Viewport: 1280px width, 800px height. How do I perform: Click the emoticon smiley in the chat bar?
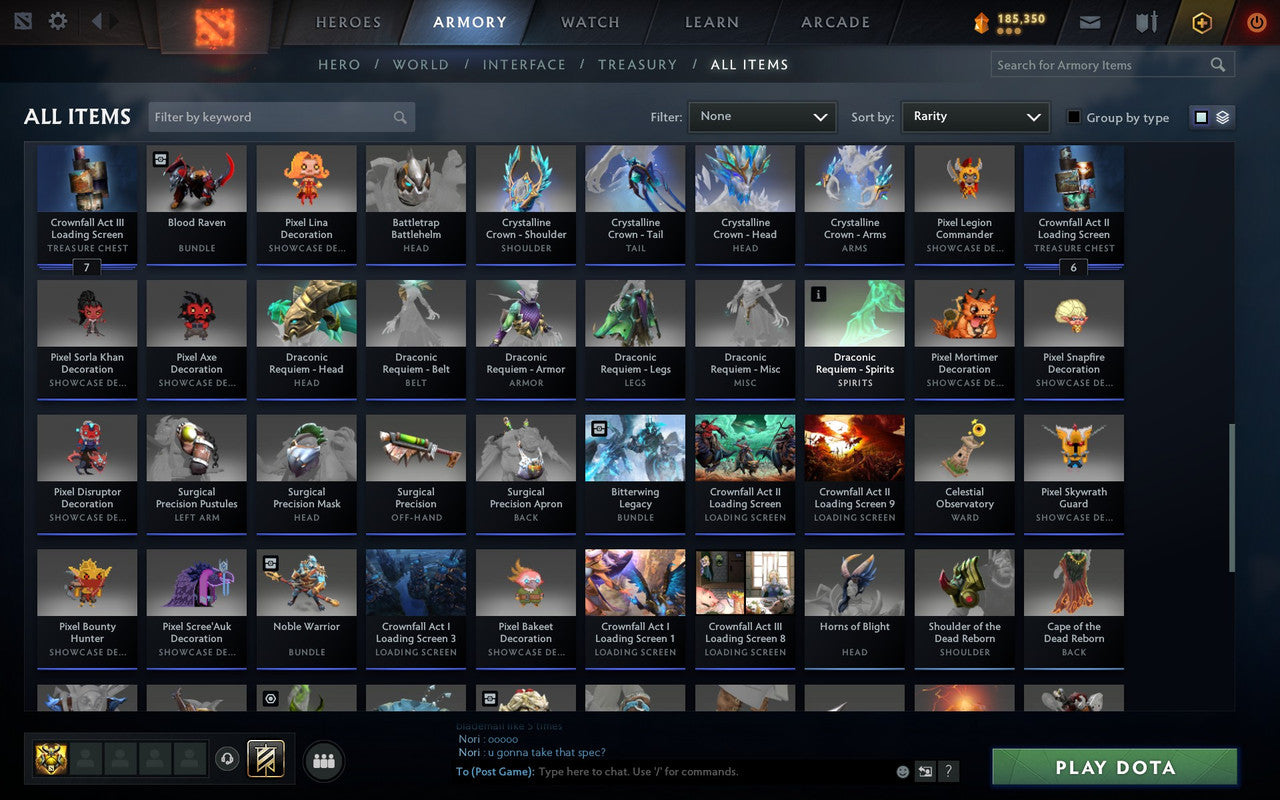tap(901, 771)
